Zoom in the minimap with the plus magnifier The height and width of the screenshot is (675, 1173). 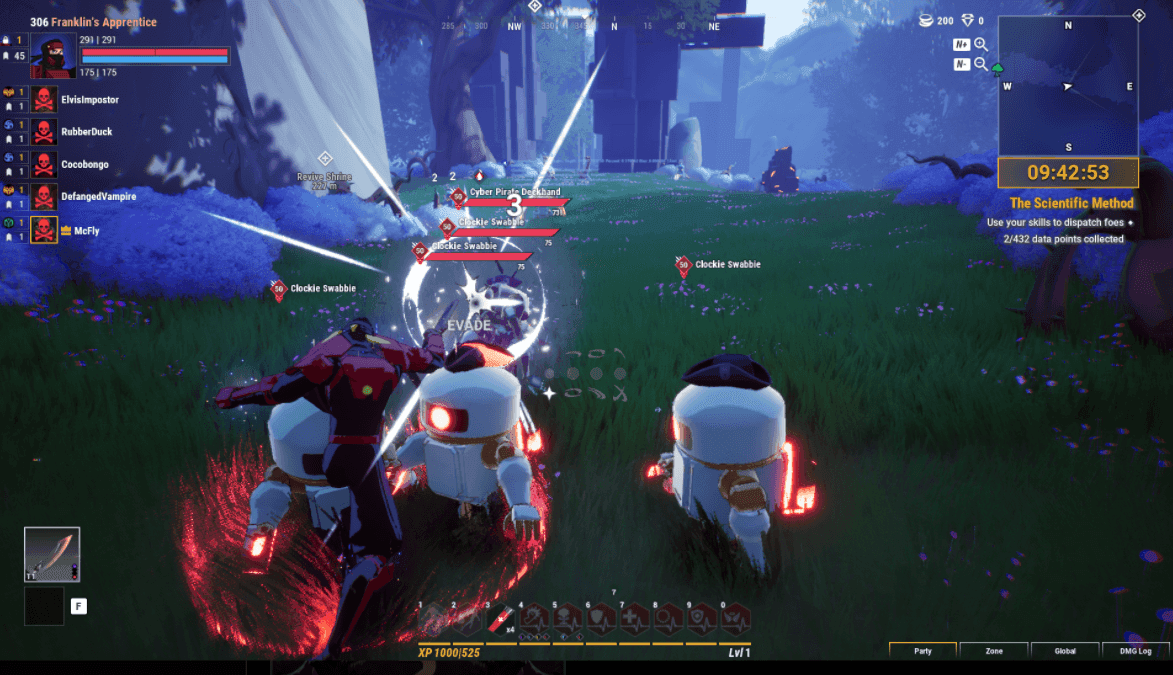point(981,44)
